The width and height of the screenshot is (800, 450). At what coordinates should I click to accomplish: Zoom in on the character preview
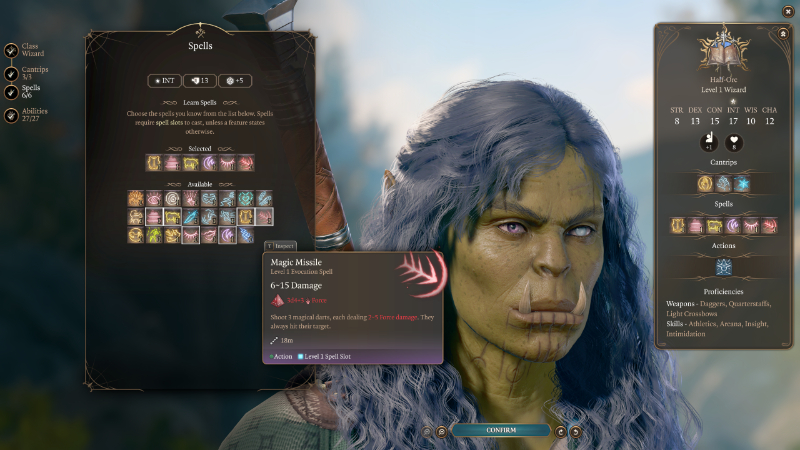coord(441,431)
